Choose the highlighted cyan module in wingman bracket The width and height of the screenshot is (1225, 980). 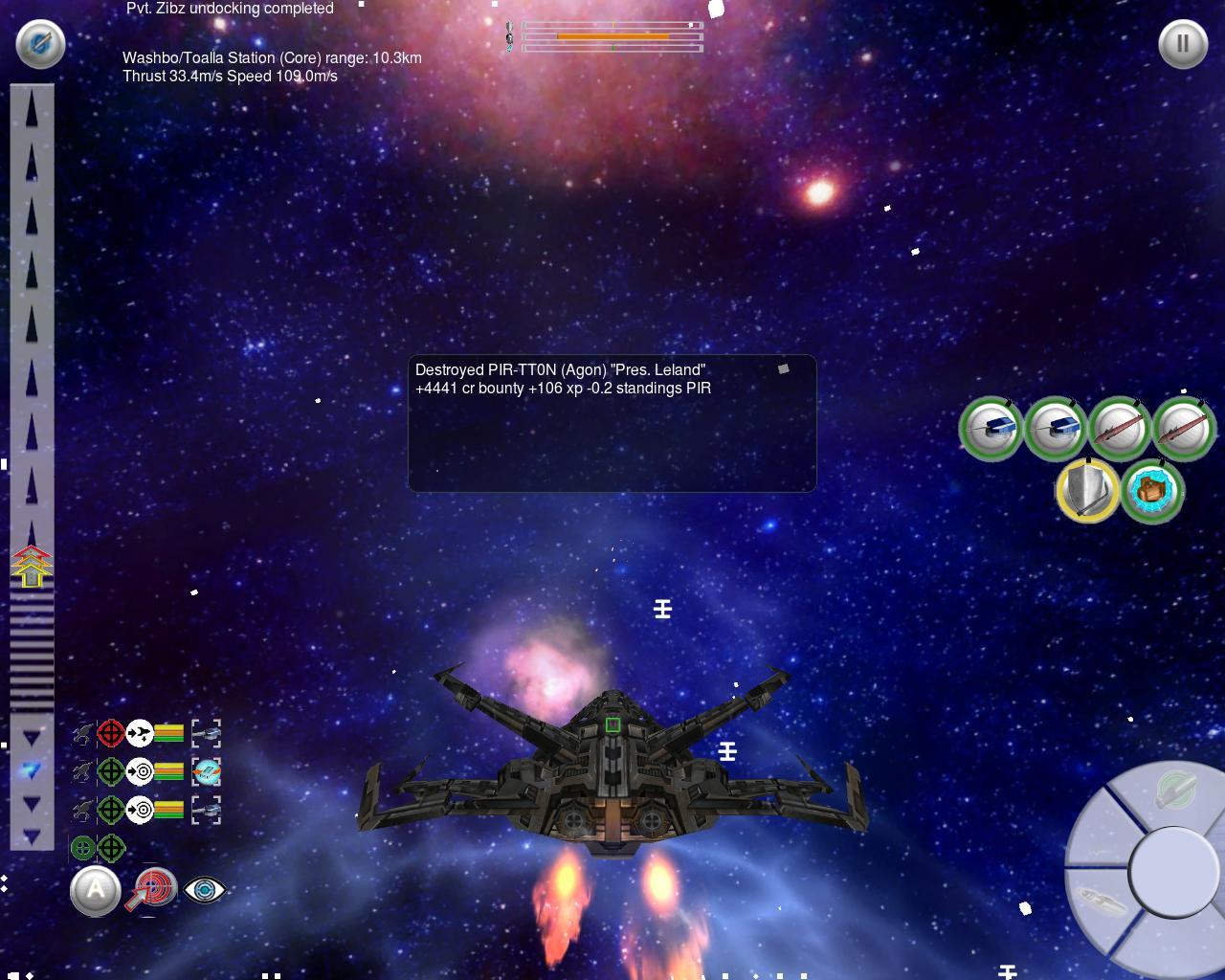tap(206, 771)
